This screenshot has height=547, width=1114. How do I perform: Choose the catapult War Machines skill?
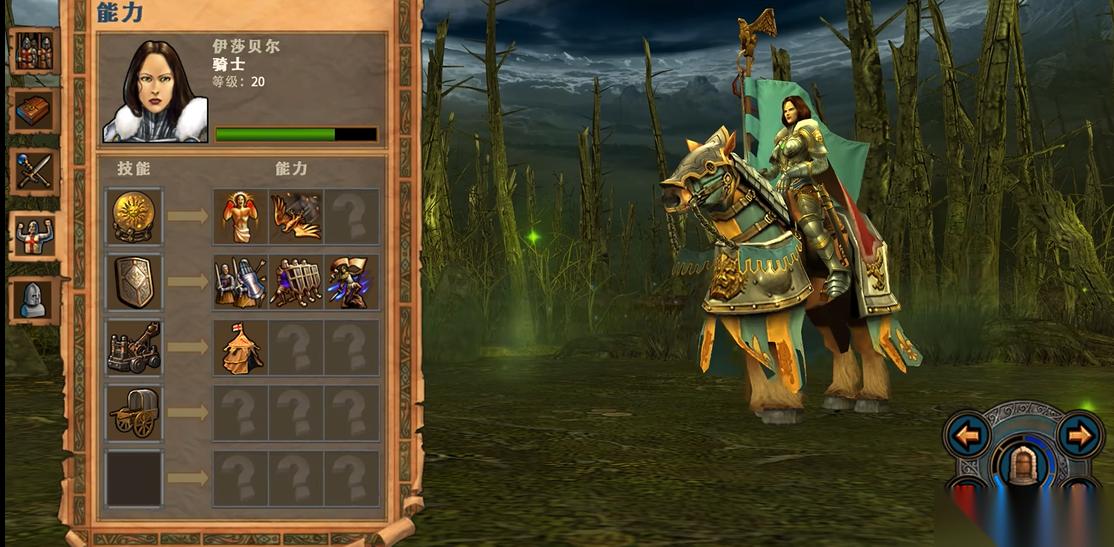pos(135,347)
